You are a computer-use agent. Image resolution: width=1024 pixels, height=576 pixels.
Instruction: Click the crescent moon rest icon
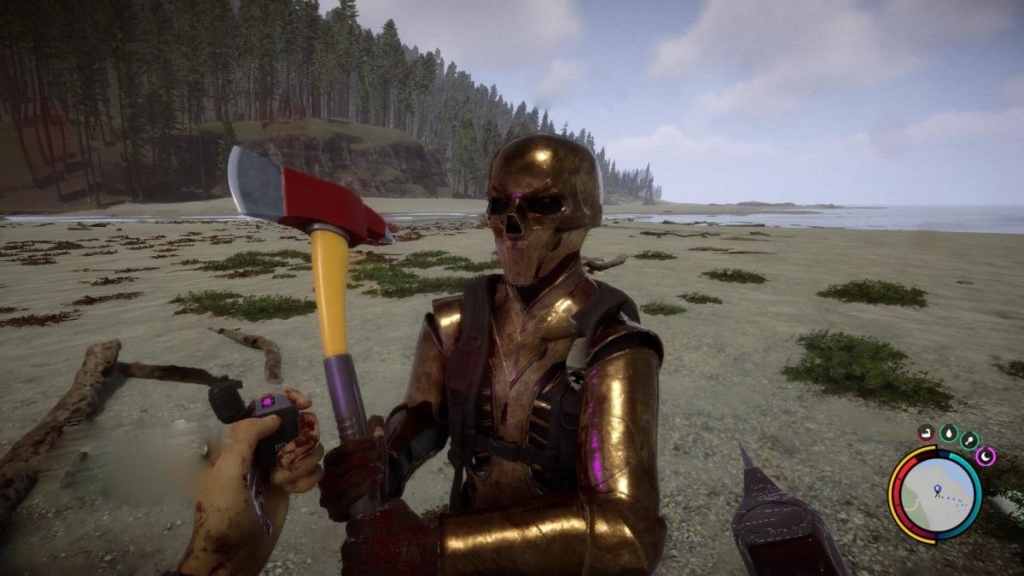pos(986,456)
